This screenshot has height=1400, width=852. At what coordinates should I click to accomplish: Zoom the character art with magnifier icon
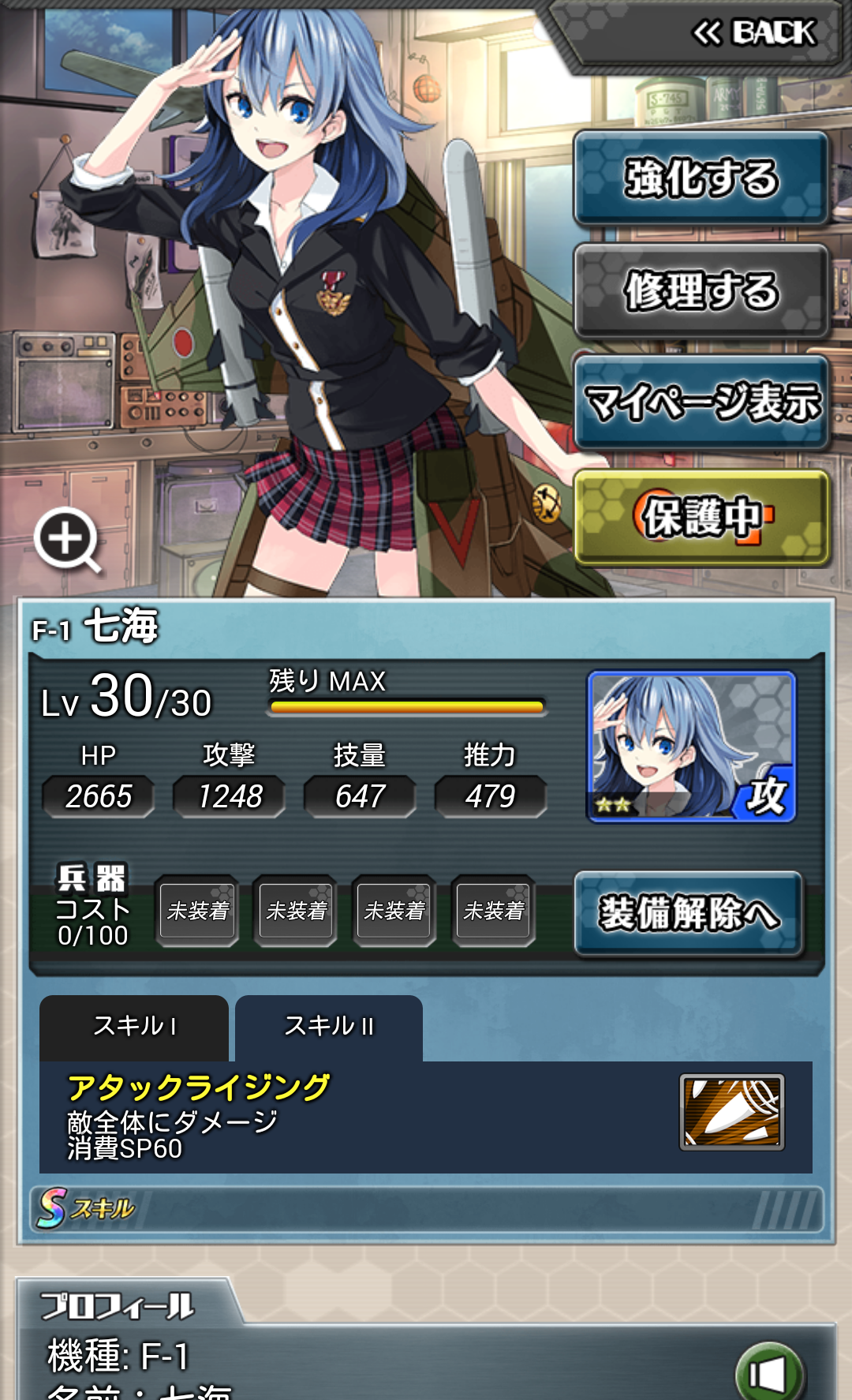pyautogui.click(x=67, y=540)
